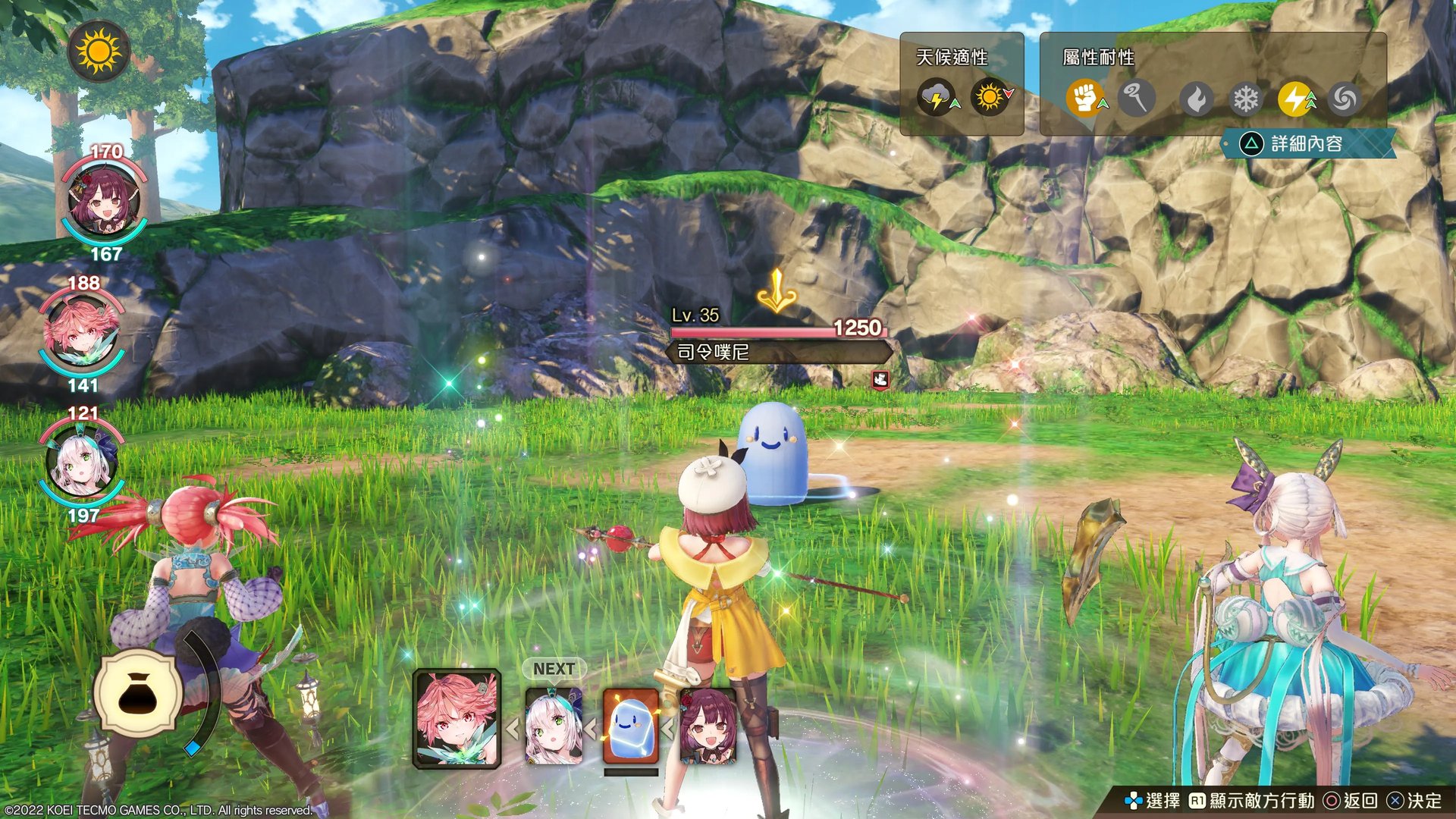Select the thunderstorm weather affinity icon
Image resolution: width=1456 pixels, height=819 pixels.
click(937, 98)
